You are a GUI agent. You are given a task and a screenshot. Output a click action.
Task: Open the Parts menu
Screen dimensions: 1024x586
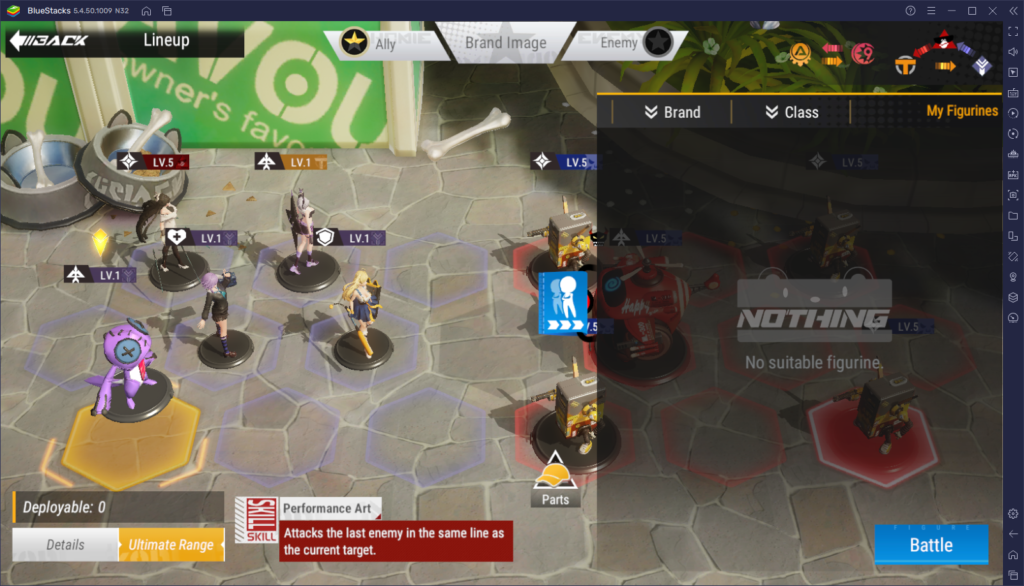[x=555, y=479]
